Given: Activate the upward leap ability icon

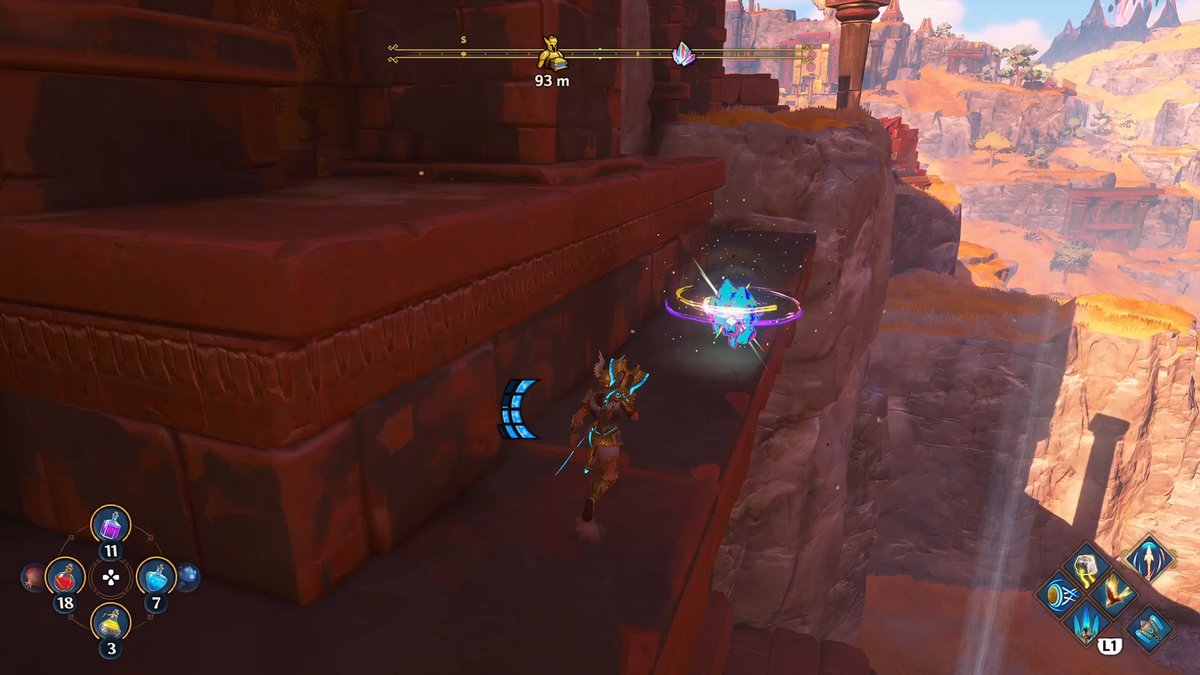Looking at the screenshot, I should (x=1148, y=557).
